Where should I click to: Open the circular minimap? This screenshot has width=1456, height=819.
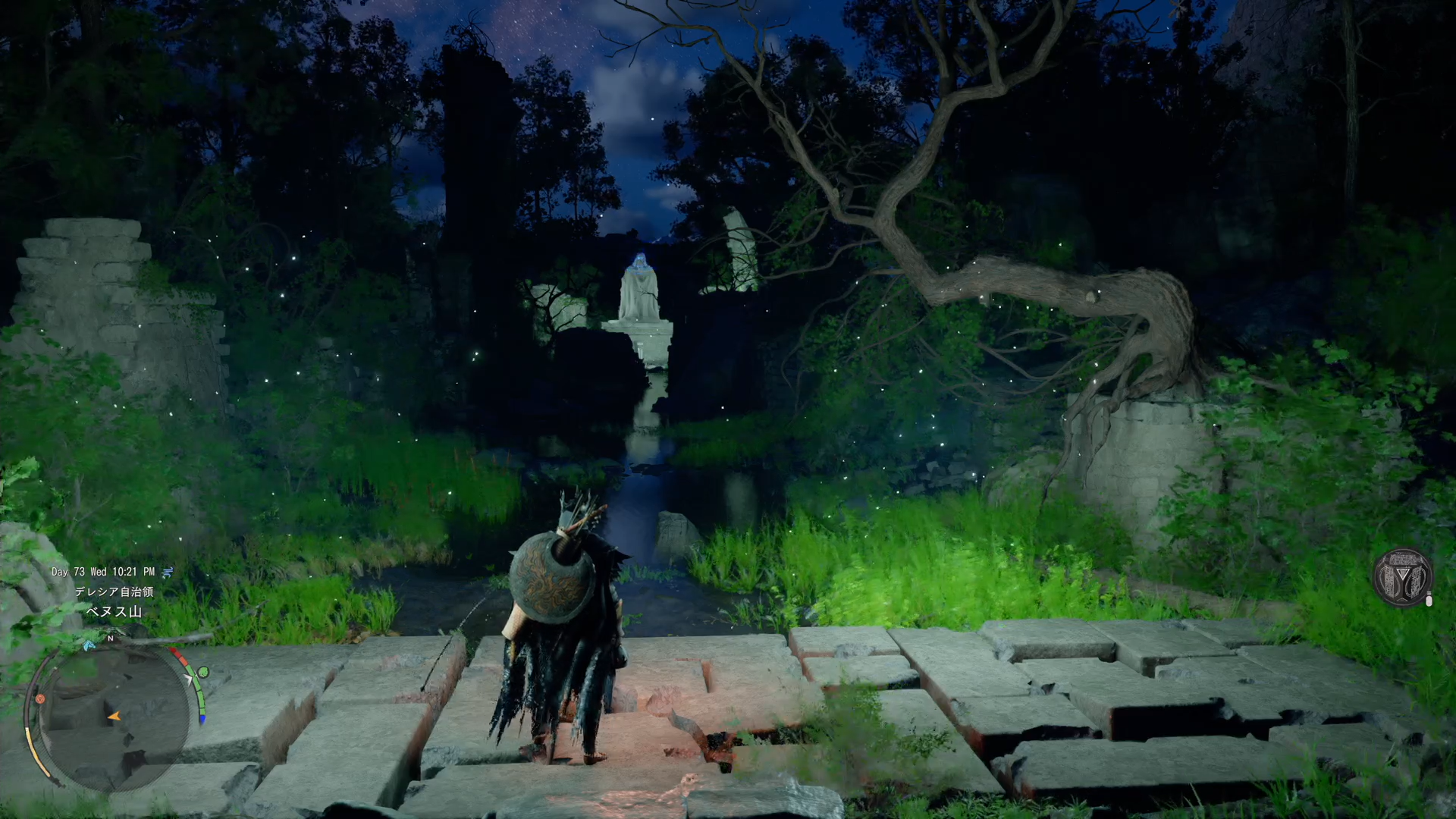[x=114, y=717]
